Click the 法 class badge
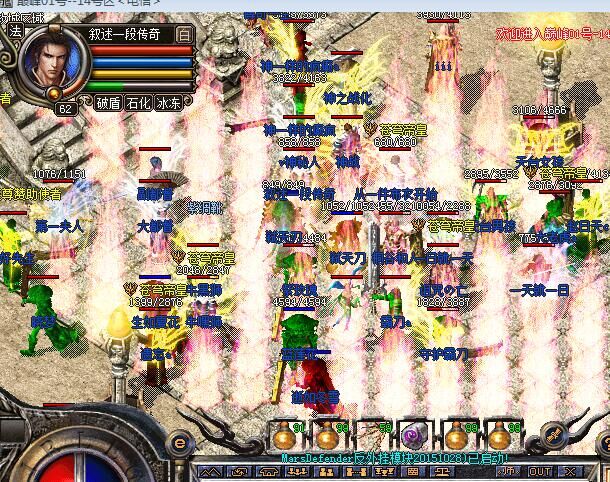Screen dimensions: 610x482 14,31
